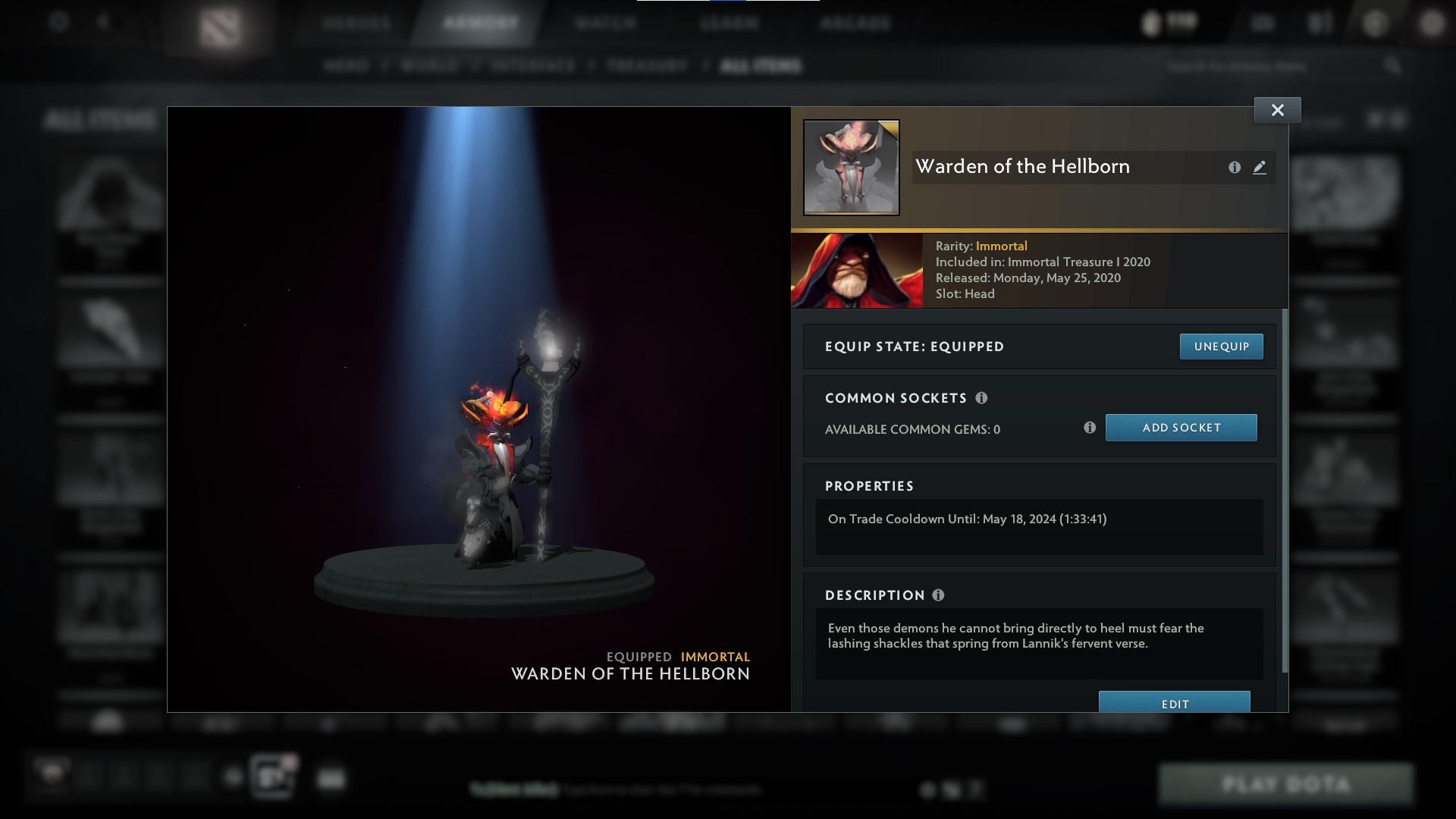Click the pencil icon to rename Warden of the Hellborn

point(1260,168)
